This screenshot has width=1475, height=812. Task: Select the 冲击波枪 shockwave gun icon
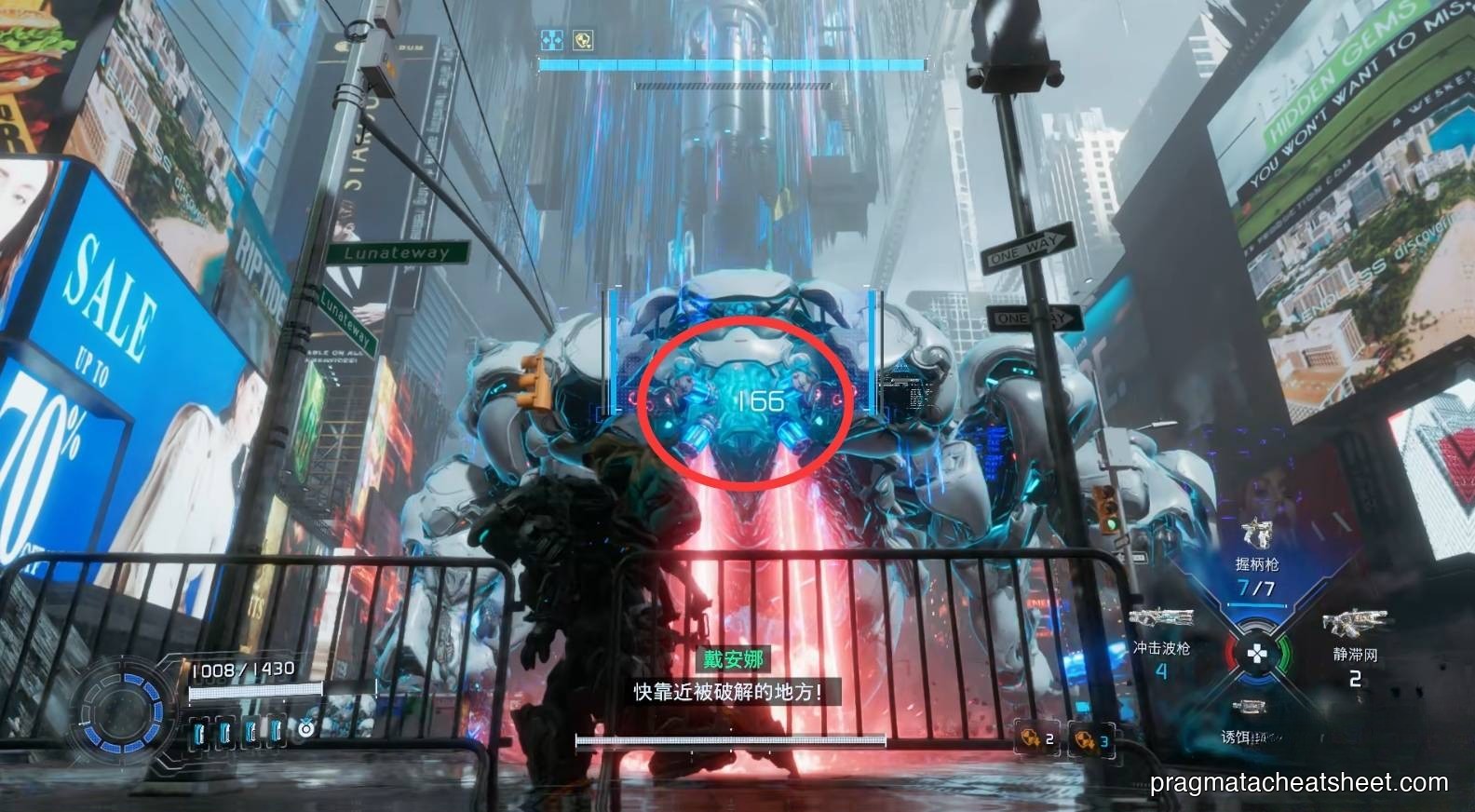click(x=1158, y=616)
